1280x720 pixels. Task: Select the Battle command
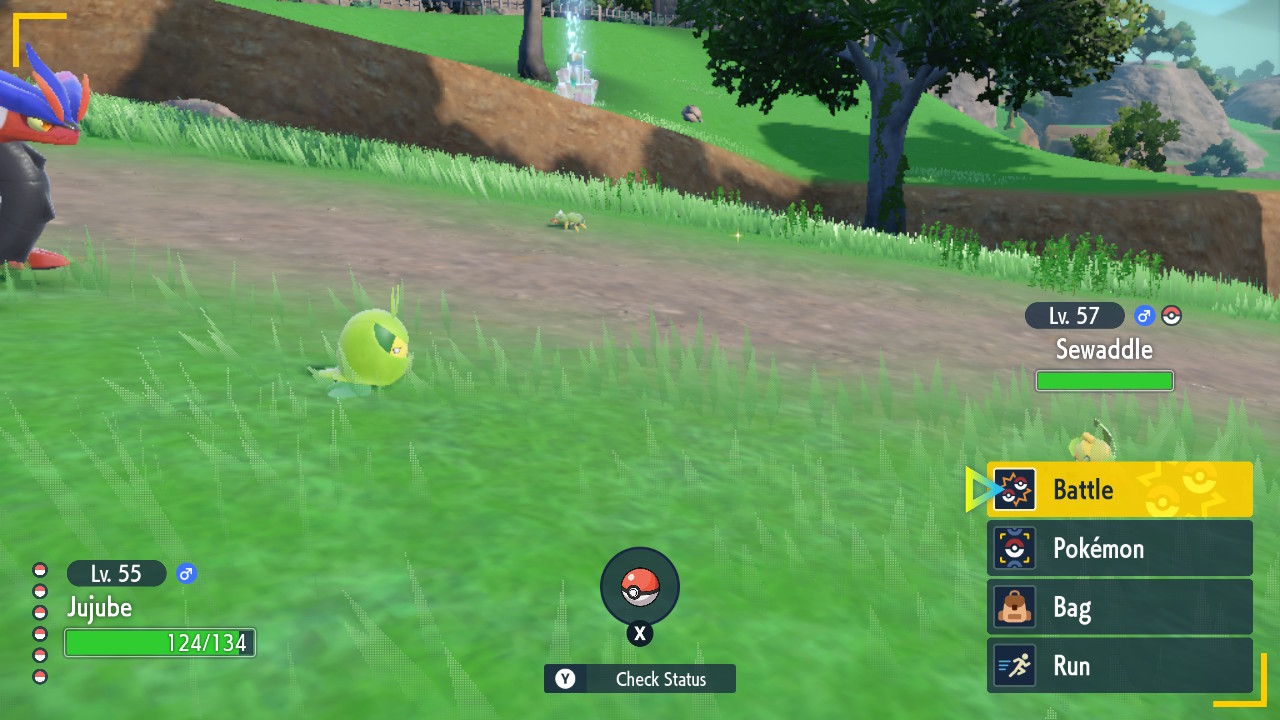[x=1119, y=490]
